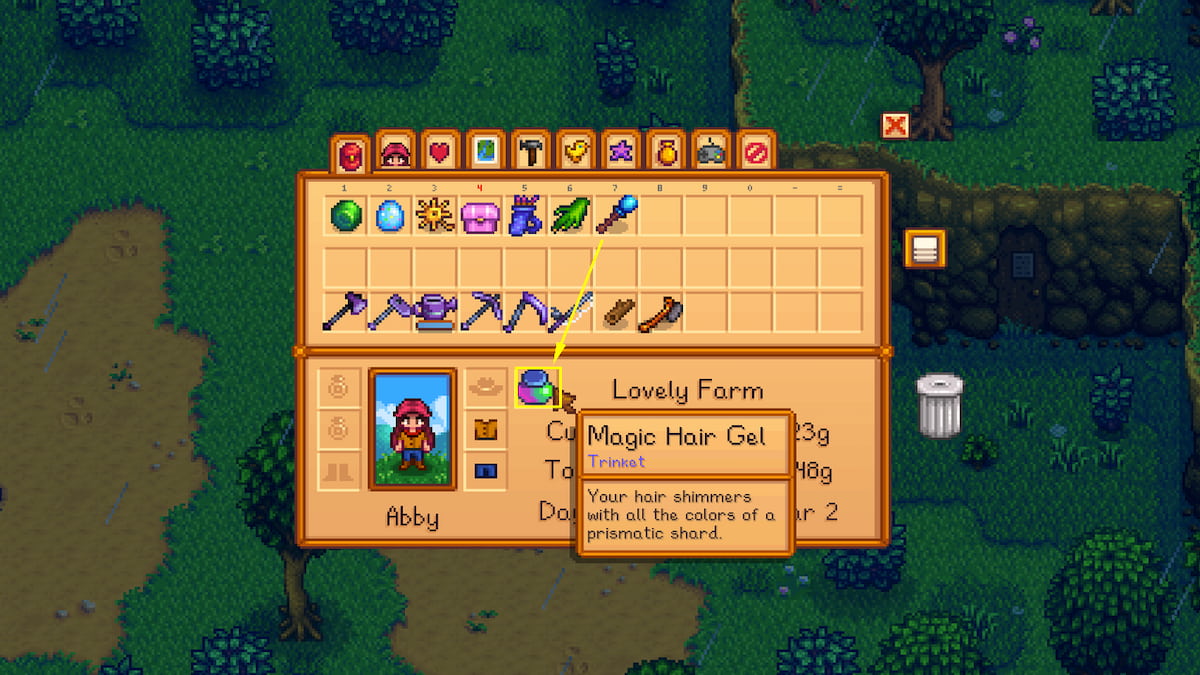The width and height of the screenshot is (1200, 675).
Task: Click the equipped orange shirt slot
Action: click(486, 430)
